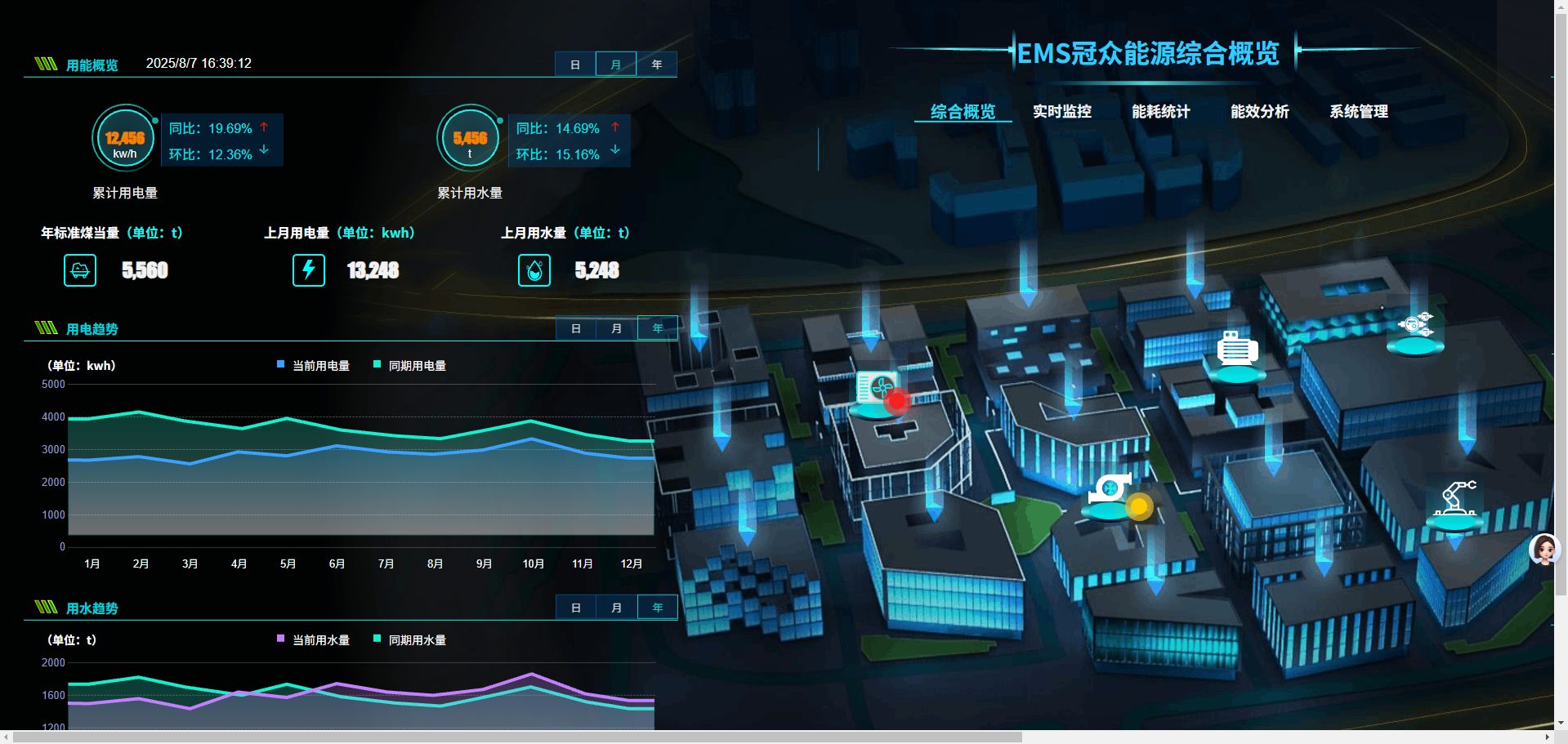The image size is (1568, 744).
Task: Go to the 综合概览 tab
Action: click(x=963, y=112)
